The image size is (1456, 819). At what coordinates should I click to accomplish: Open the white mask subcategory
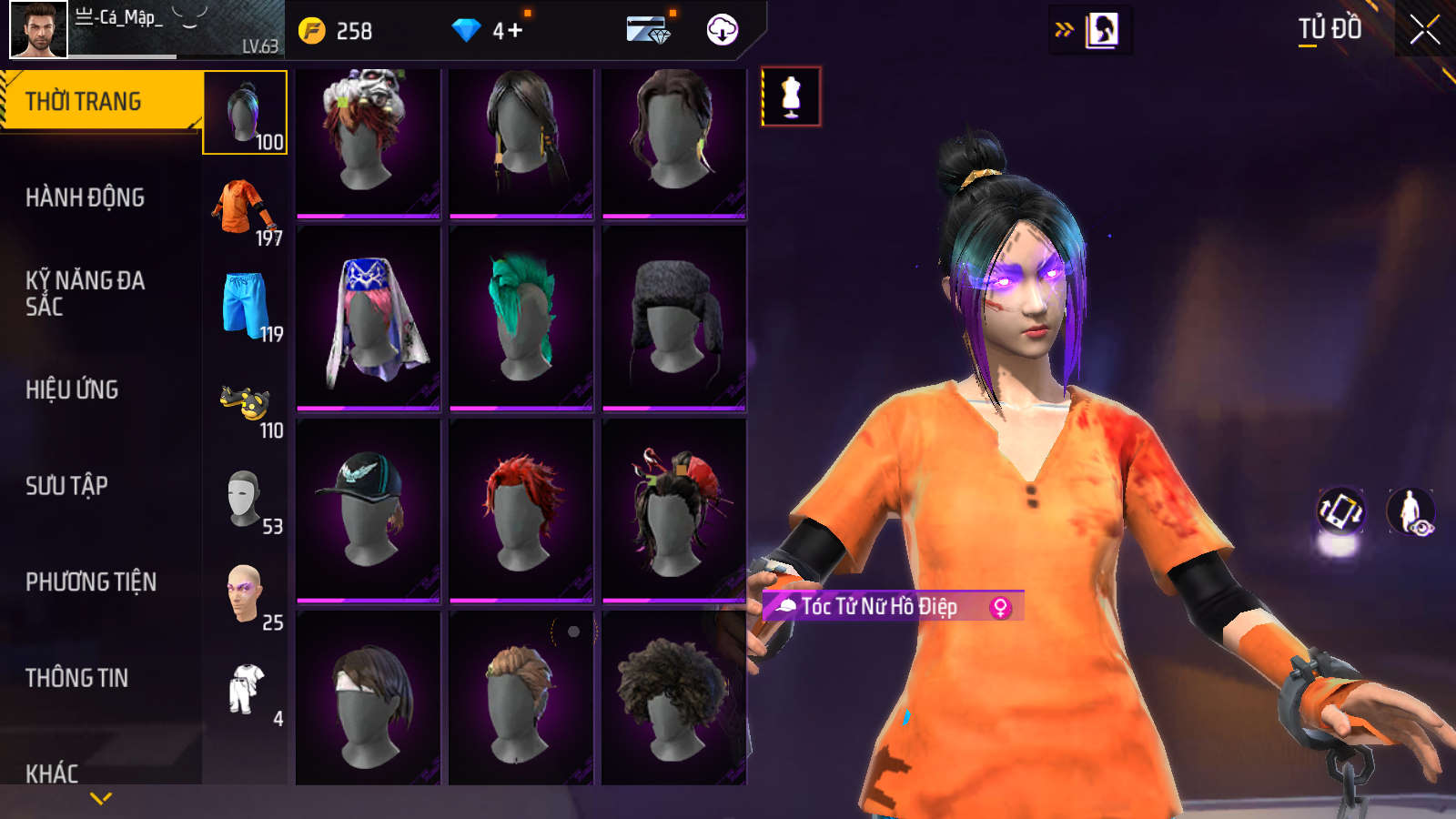(x=244, y=499)
